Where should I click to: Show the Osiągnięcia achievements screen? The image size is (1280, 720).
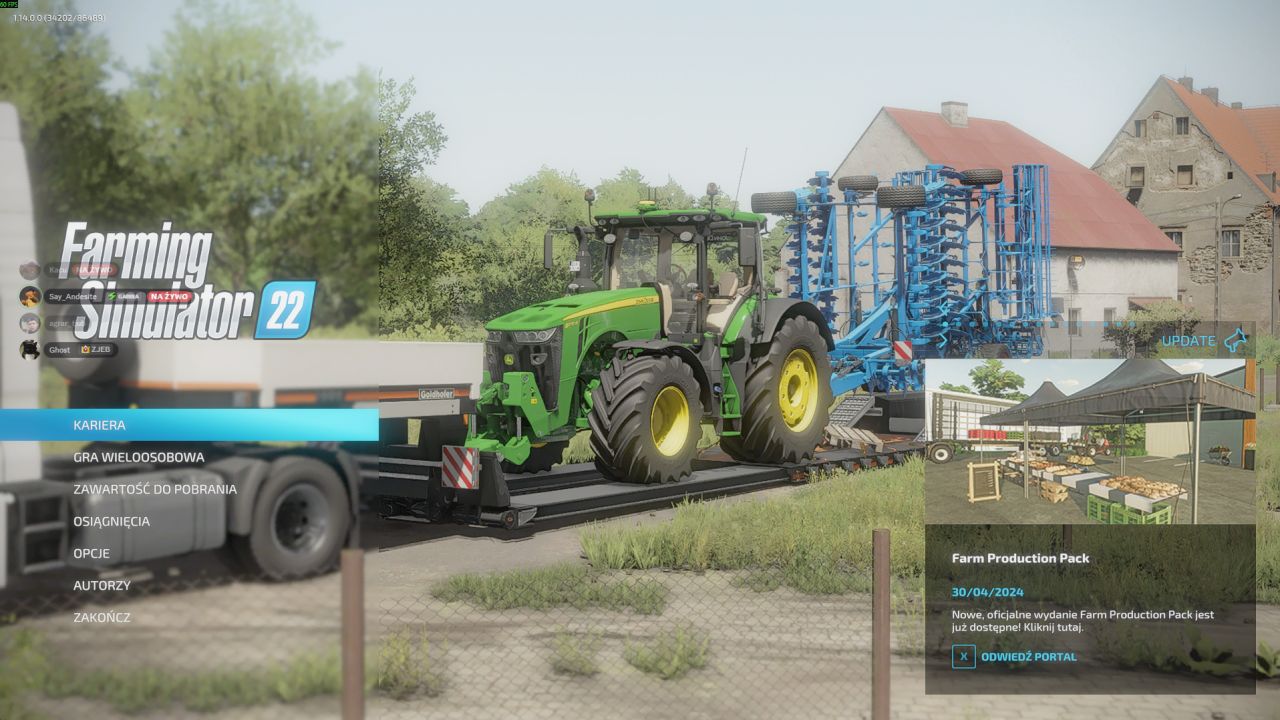(x=111, y=521)
